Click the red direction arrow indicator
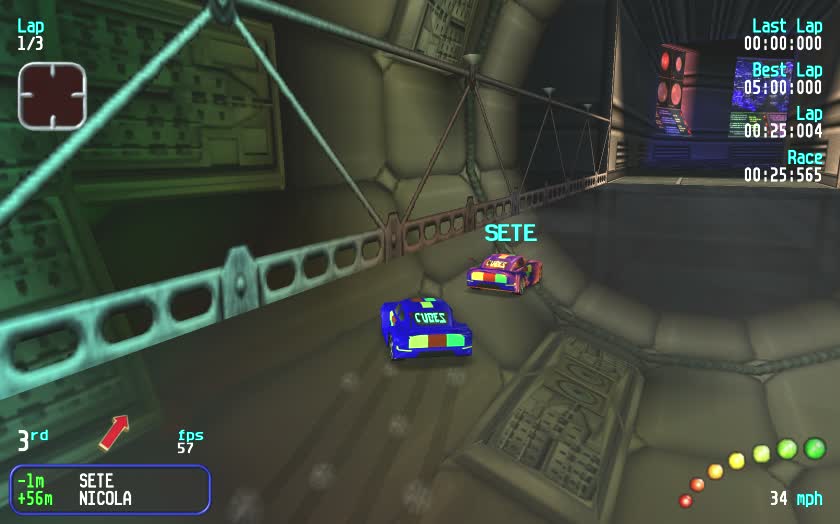 (114, 432)
